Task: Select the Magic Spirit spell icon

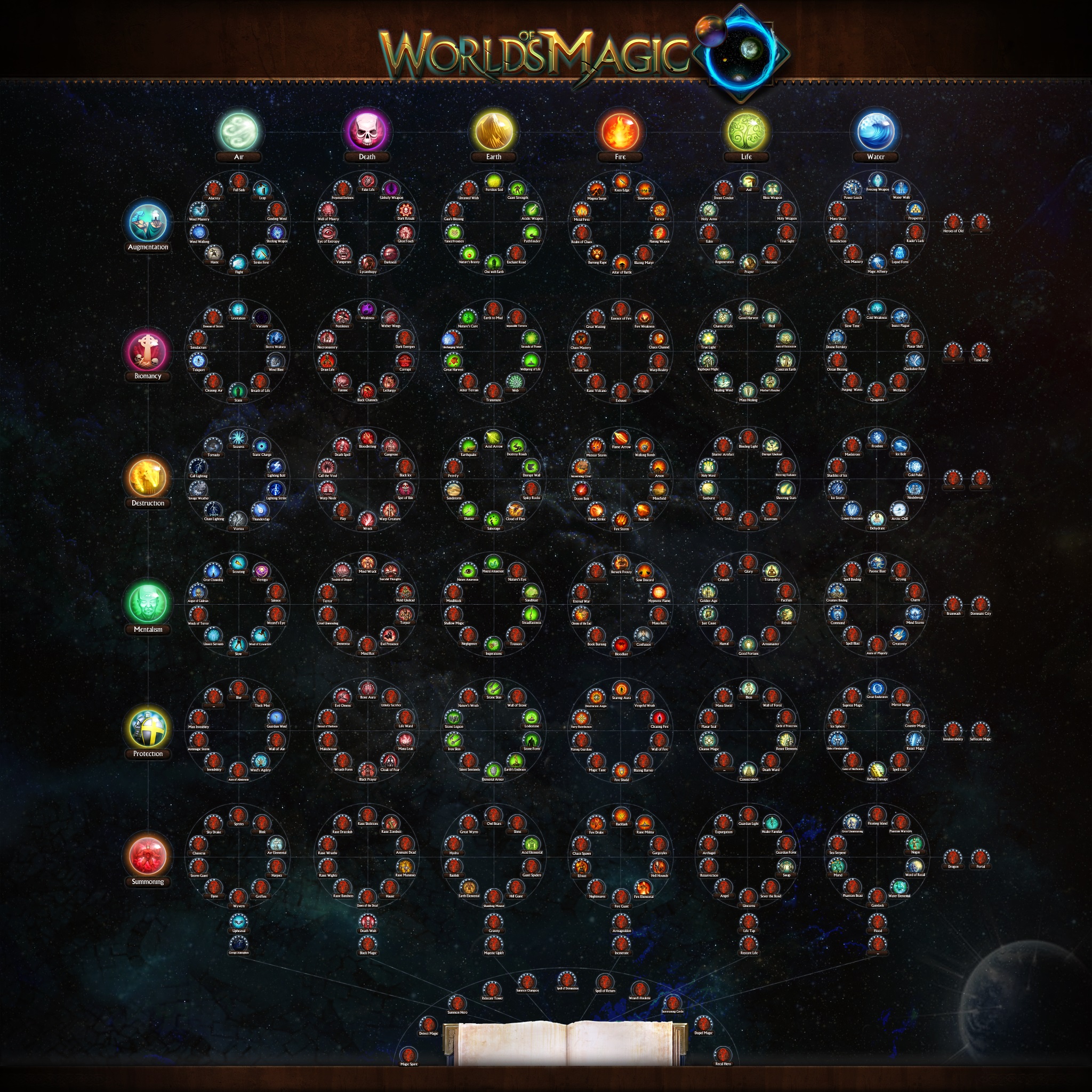Action: pyautogui.click(x=408, y=1057)
